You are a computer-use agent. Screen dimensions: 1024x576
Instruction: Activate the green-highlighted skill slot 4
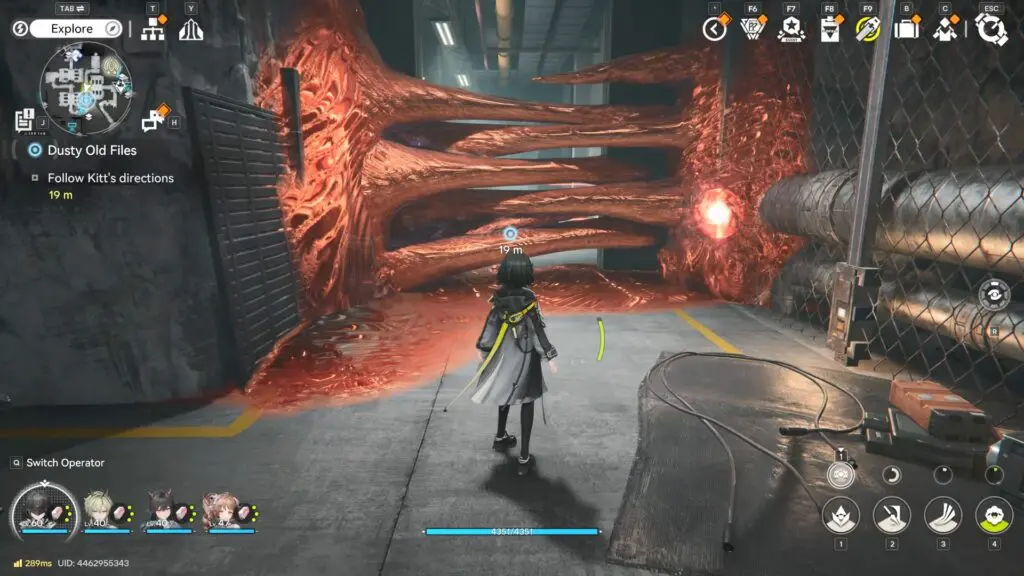993,516
